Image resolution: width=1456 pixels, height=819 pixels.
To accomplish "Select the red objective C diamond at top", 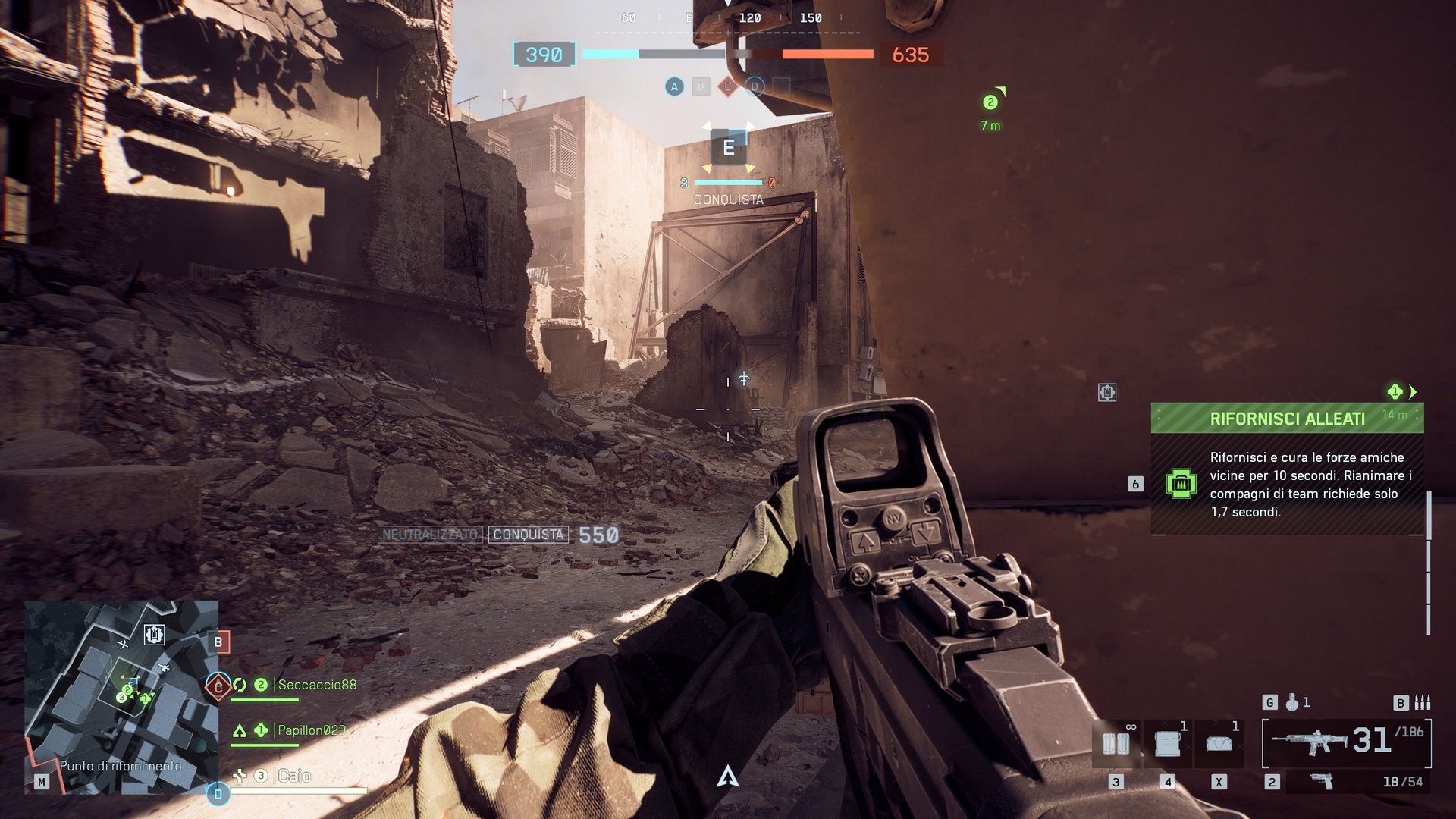I will (x=727, y=87).
